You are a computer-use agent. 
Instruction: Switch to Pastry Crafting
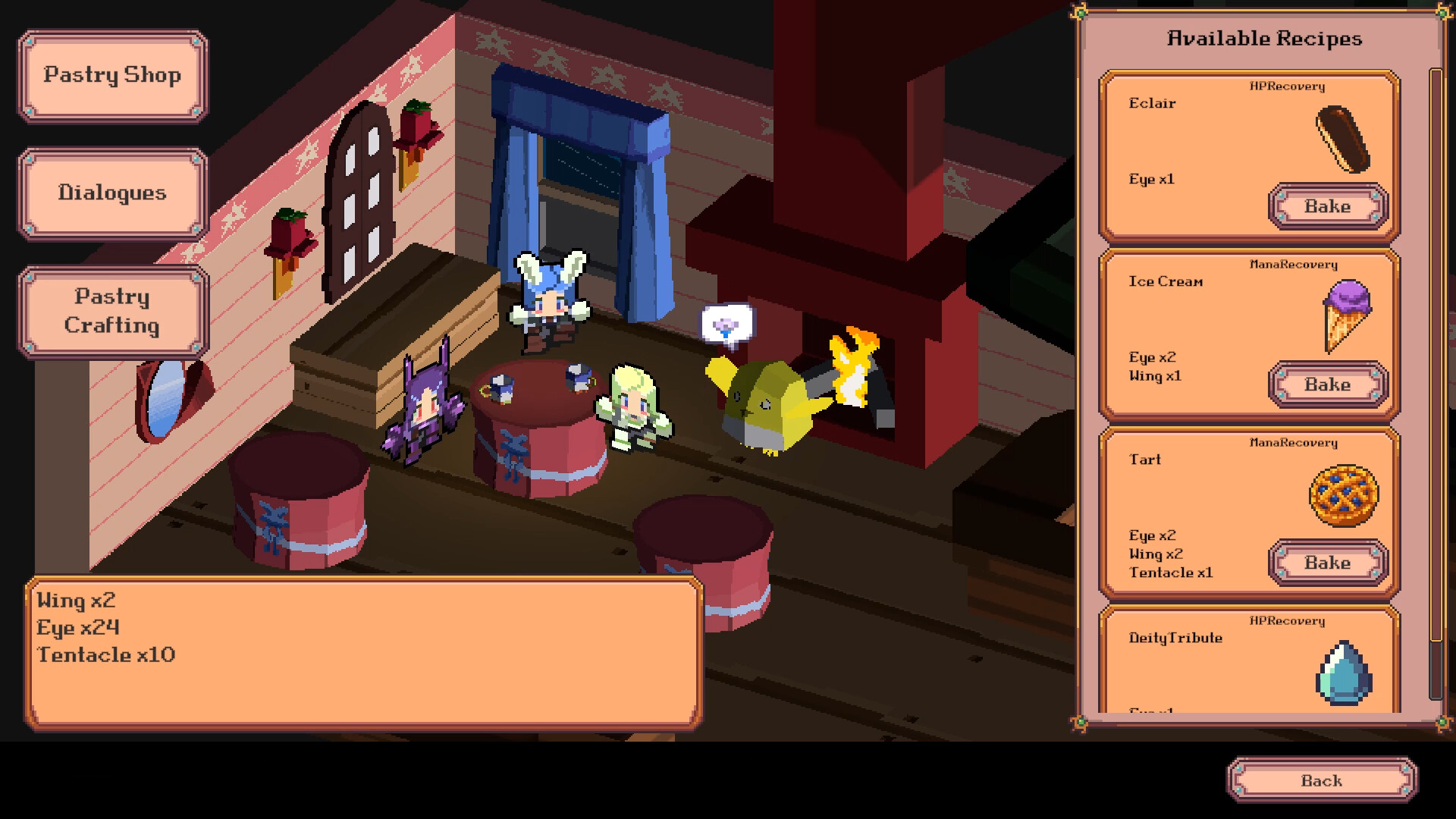[113, 311]
